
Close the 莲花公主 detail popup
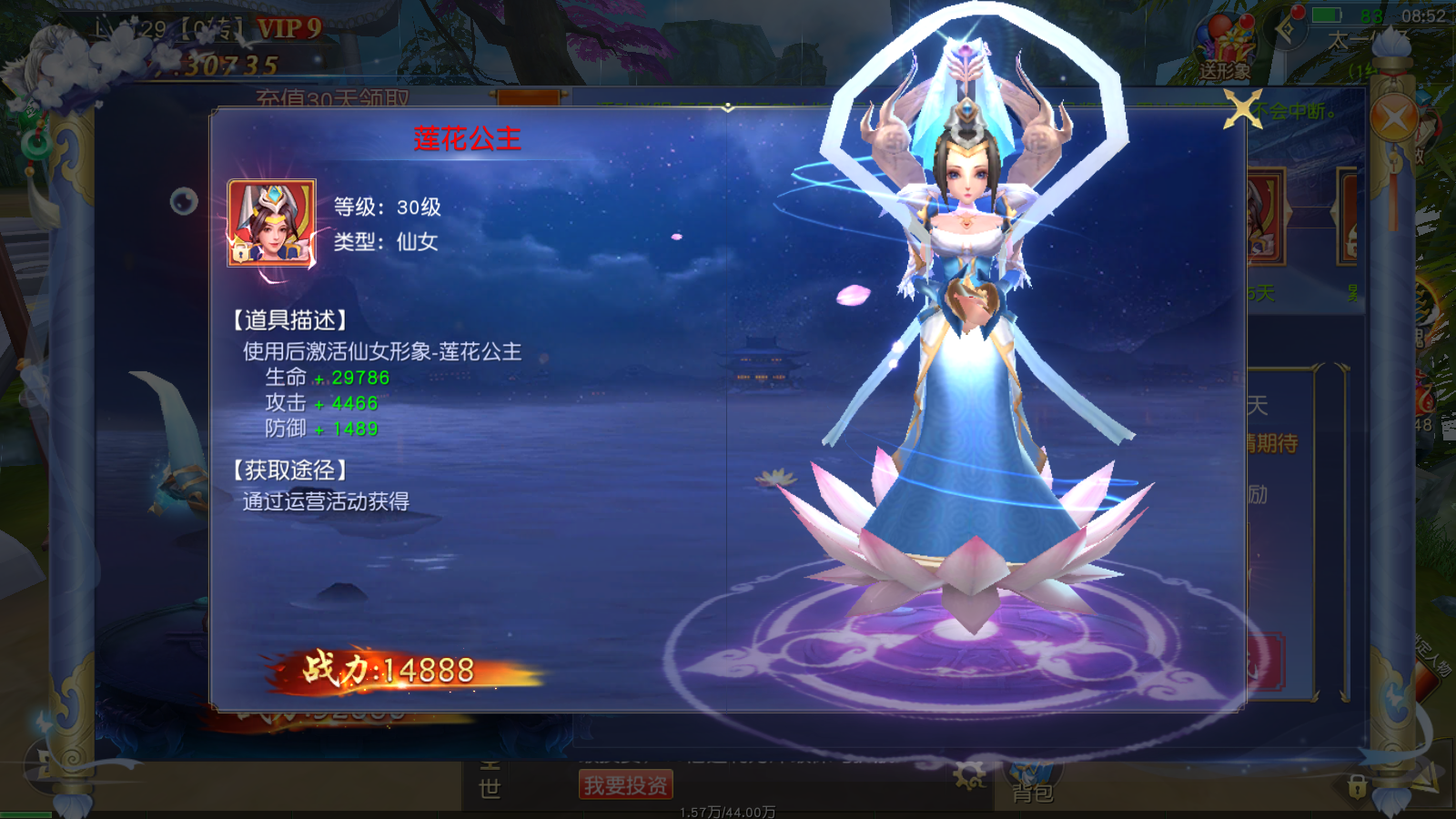[x=1243, y=110]
